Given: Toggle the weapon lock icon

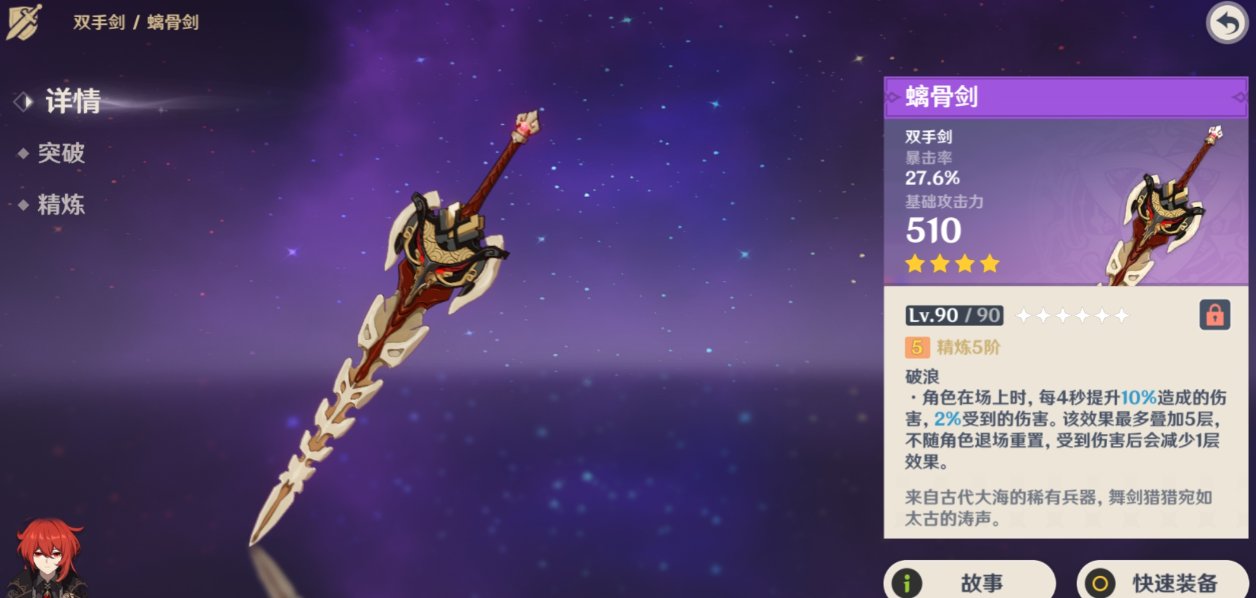Looking at the screenshot, I should coord(1214,315).
